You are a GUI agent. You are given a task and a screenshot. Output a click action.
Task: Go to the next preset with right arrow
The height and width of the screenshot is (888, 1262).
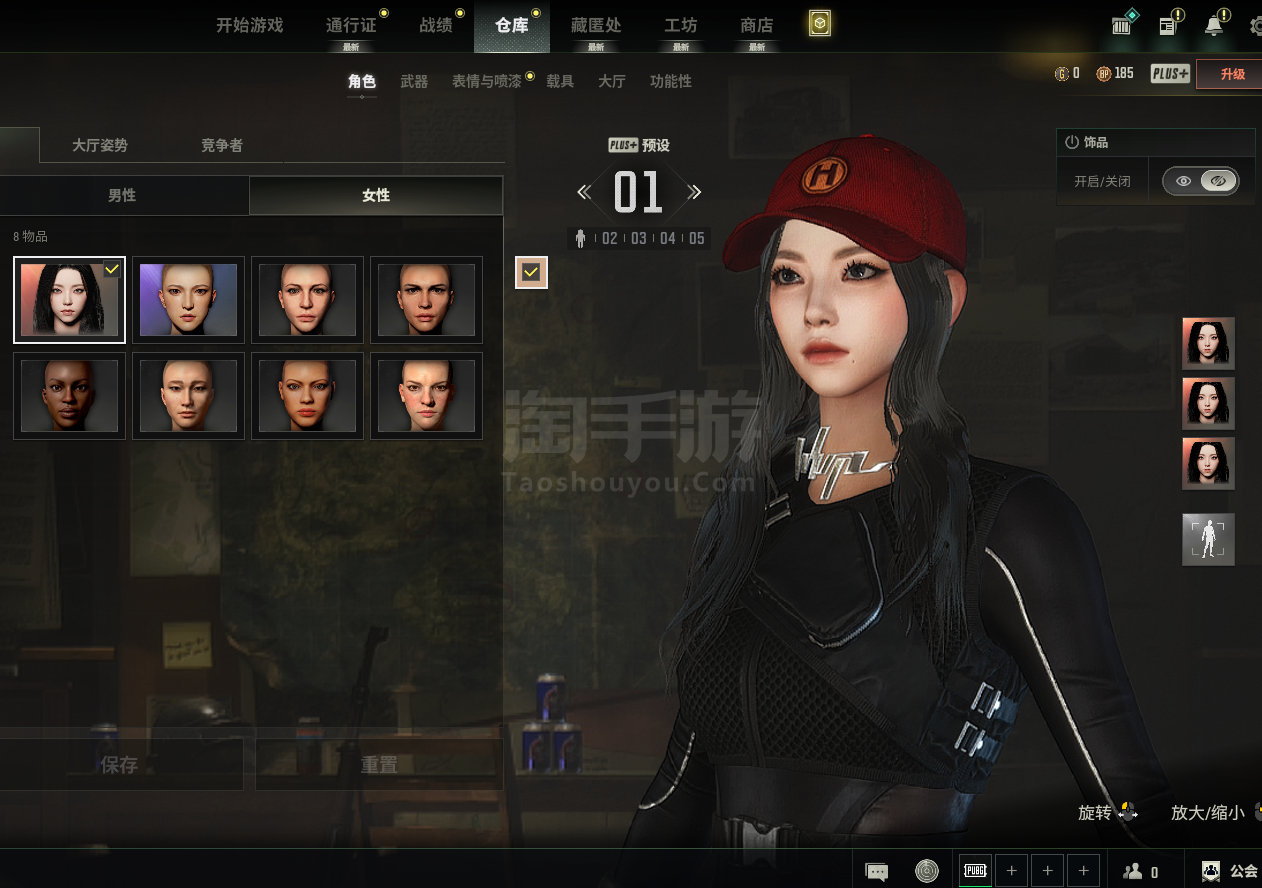(694, 192)
